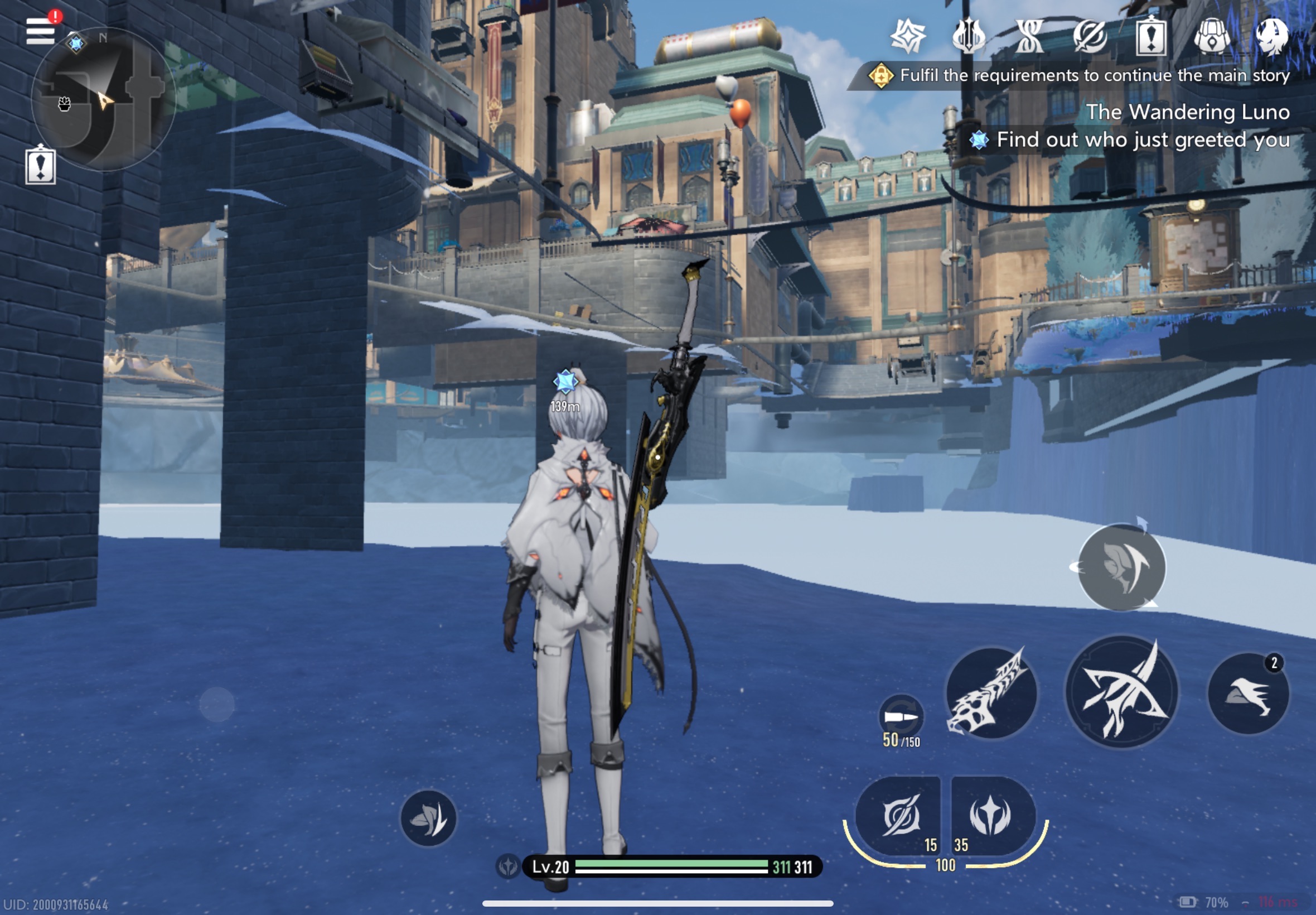Activate the large sword slash attack button
The height and width of the screenshot is (915, 1316).
1121,692
